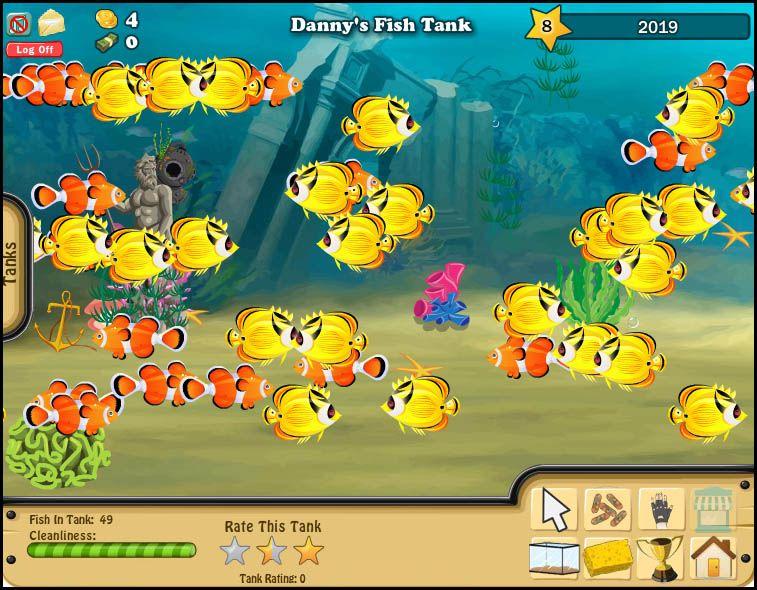Open the empty glass tank icon
This screenshot has width=757, height=590.
point(554,558)
